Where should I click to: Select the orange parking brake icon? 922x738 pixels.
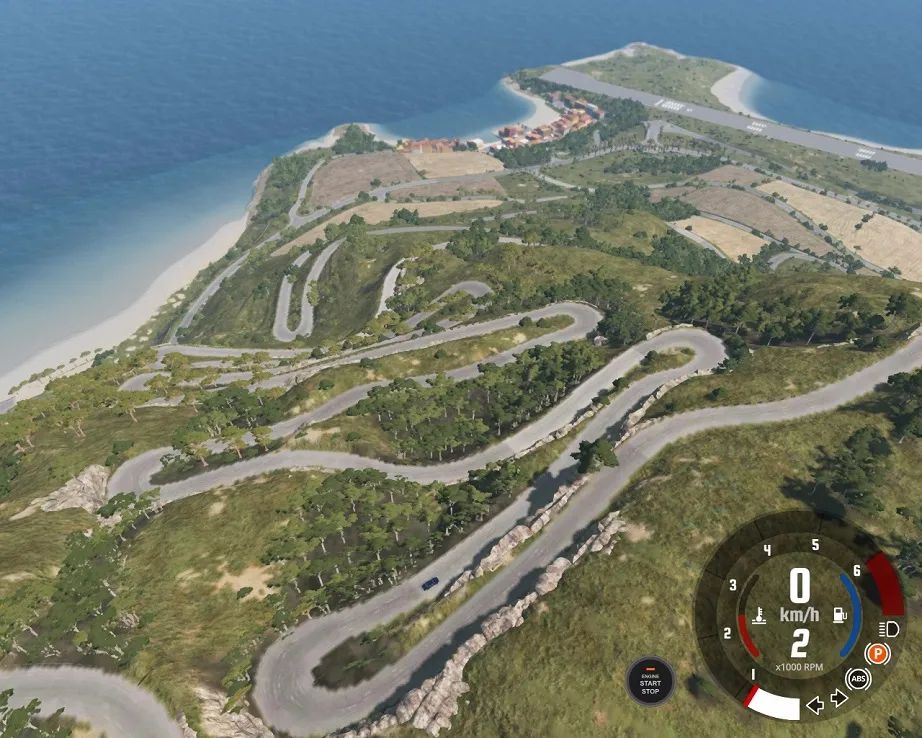click(x=876, y=654)
